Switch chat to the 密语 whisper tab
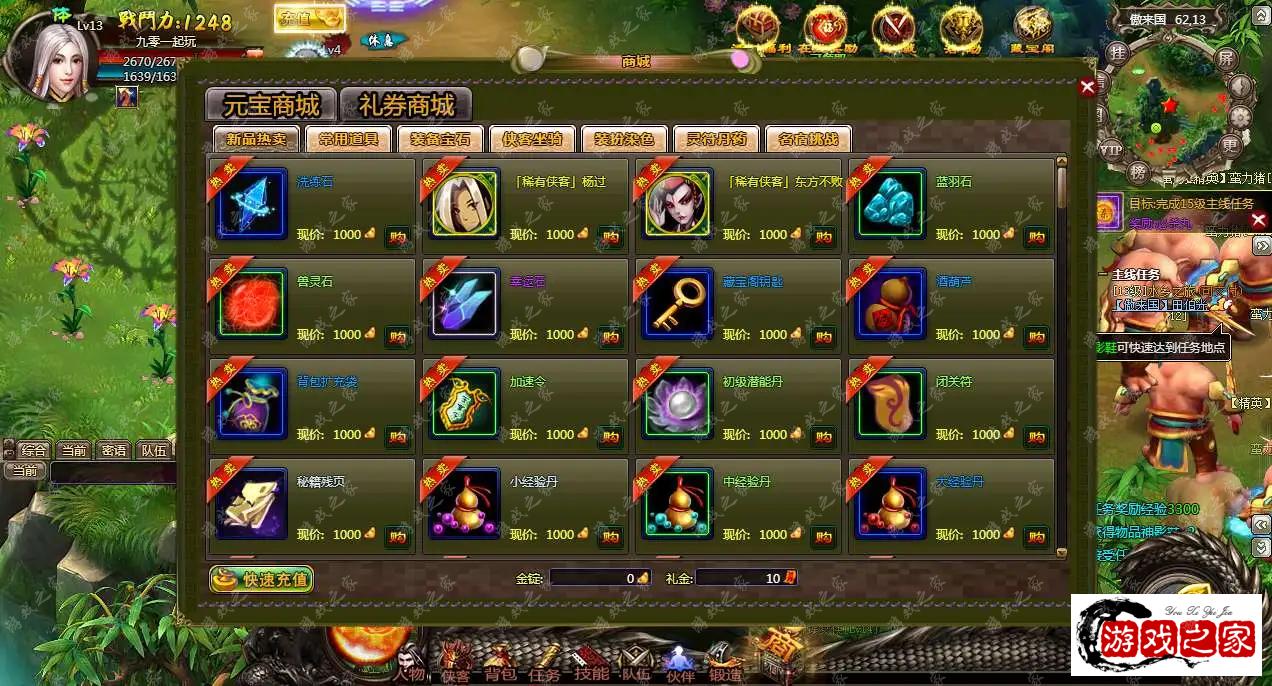This screenshot has height=686, width=1272. pos(113,450)
